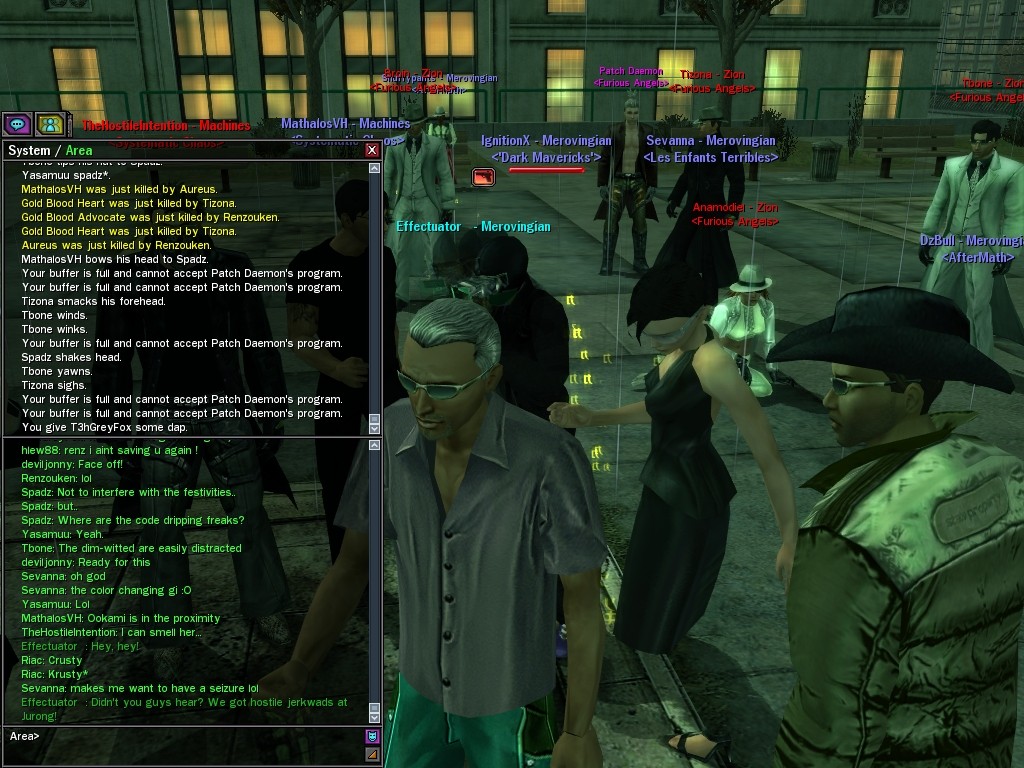Click the area chat scrollbar up arrow
The width and height of the screenshot is (1024, 768).
(375, 445)
